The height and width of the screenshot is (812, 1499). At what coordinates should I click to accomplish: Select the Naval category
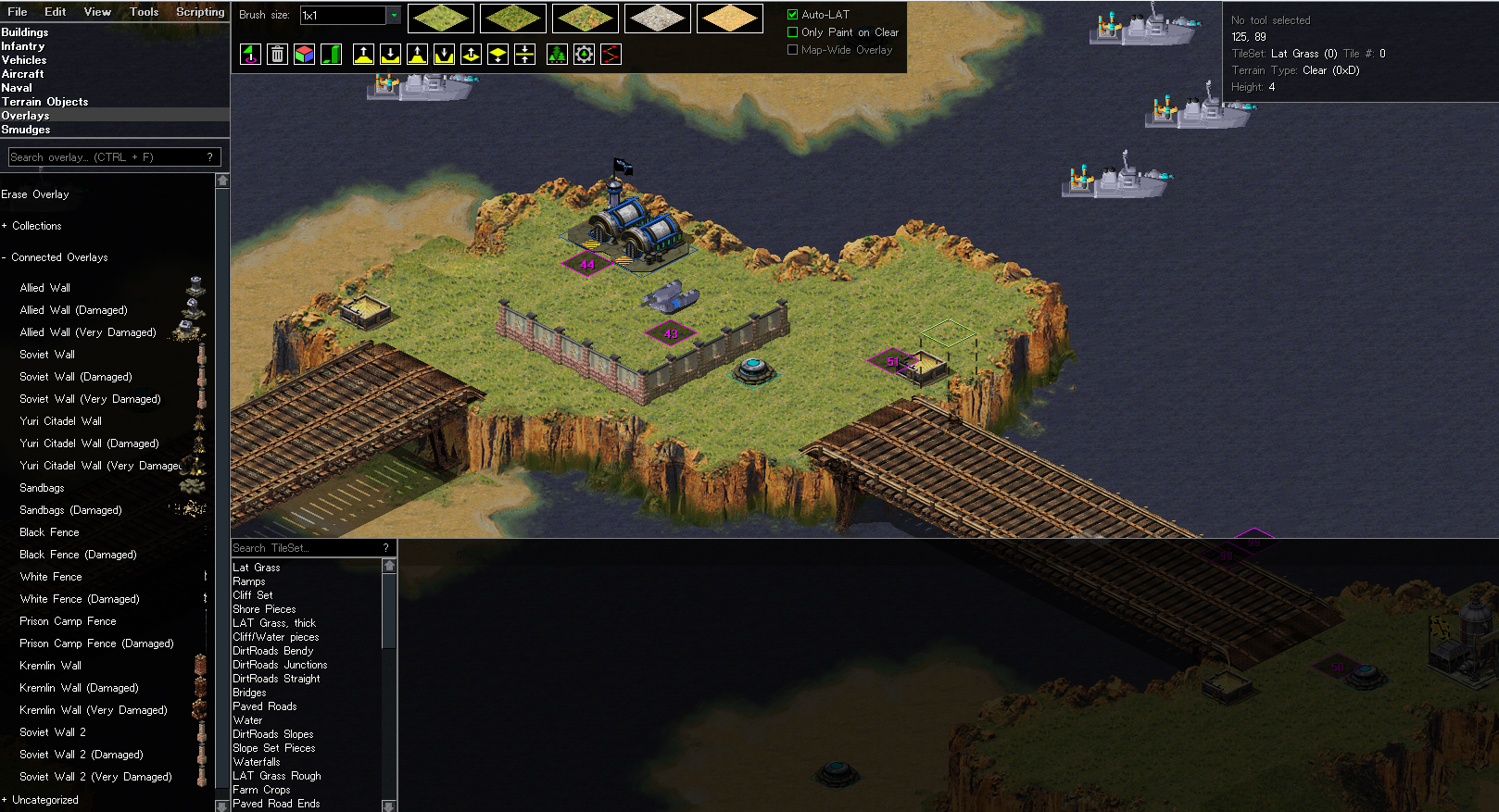click(x=17, y=88)
